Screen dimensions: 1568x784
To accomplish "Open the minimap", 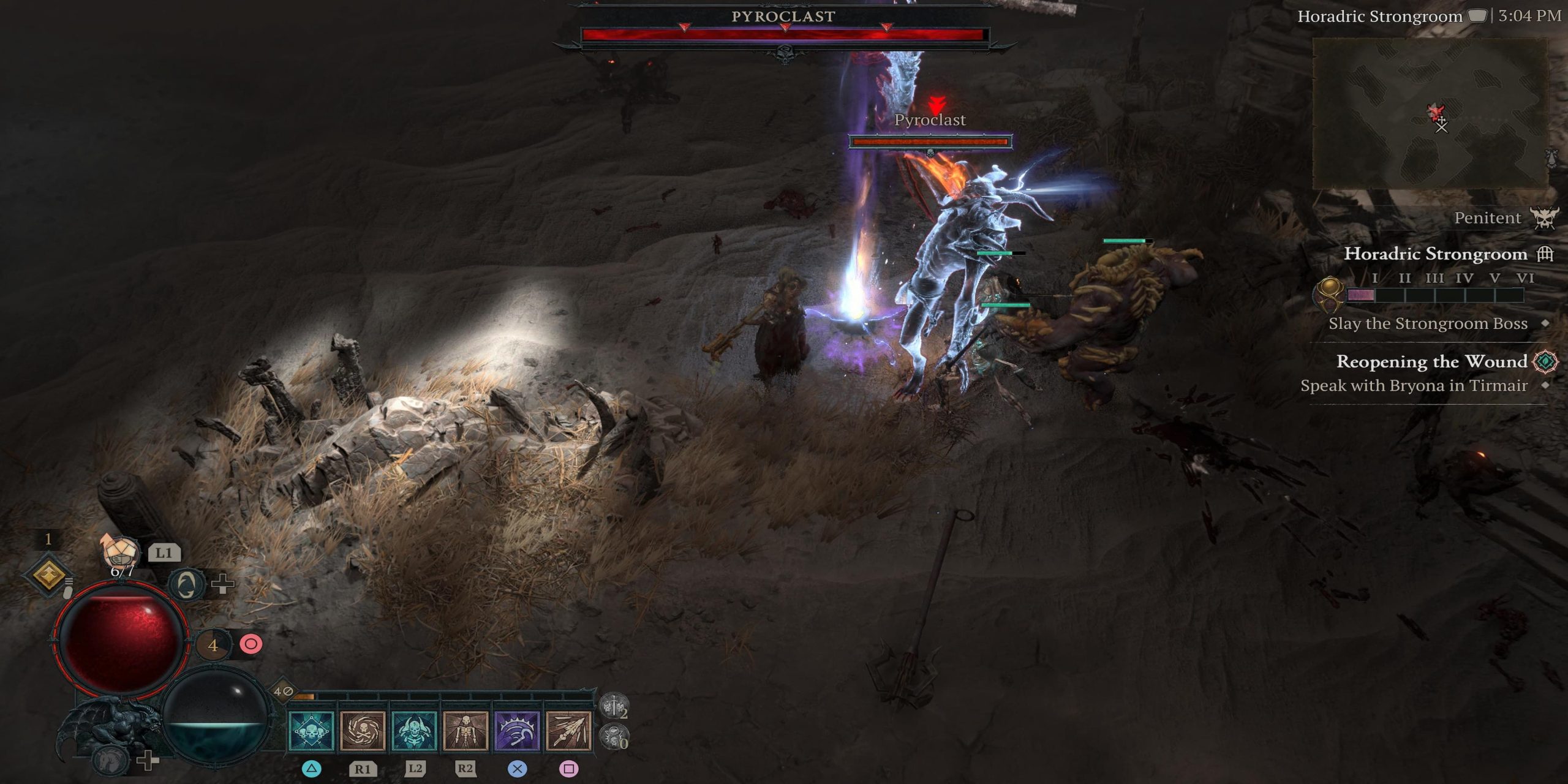I will (1430, 113).
